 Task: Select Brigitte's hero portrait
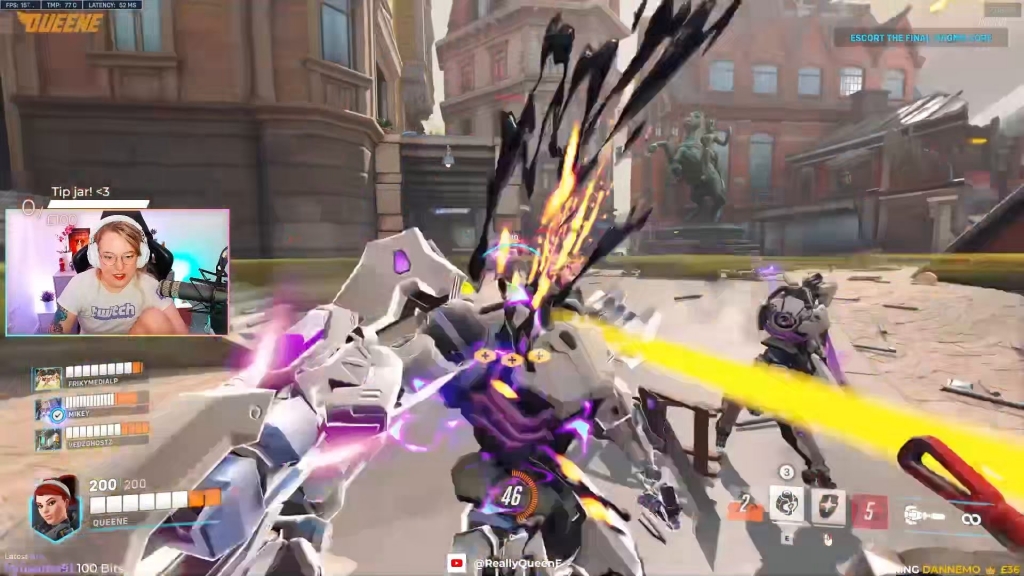(55, 509)
